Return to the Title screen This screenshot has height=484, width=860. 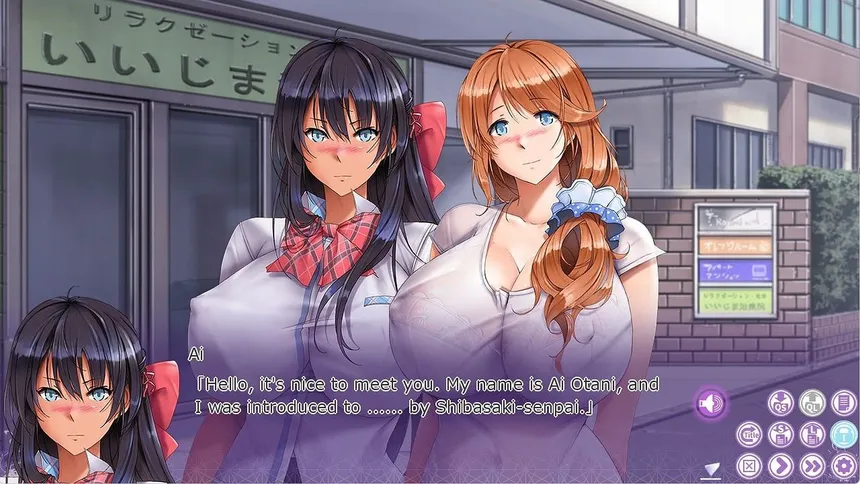point(749,434)
